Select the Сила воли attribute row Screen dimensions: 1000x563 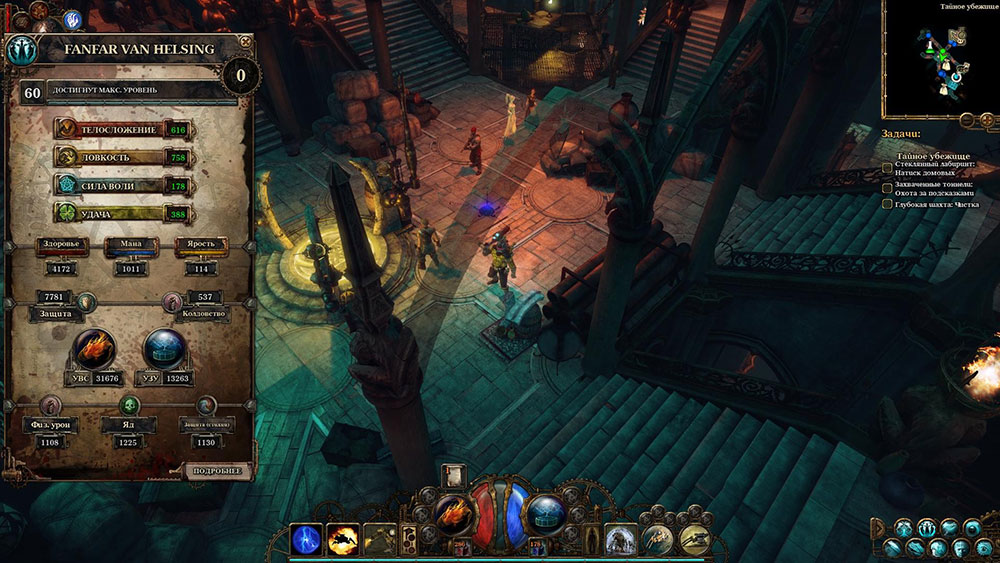(x=122, y=186)
